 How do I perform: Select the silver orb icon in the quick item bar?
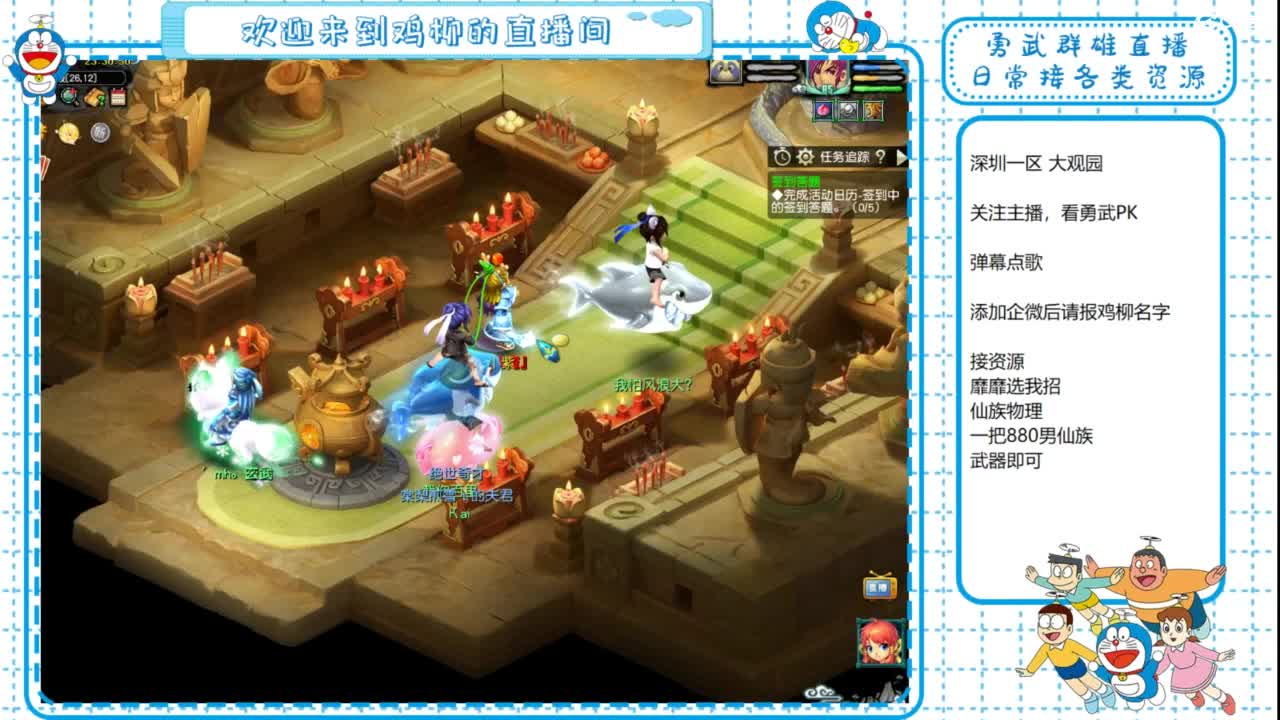846,110
